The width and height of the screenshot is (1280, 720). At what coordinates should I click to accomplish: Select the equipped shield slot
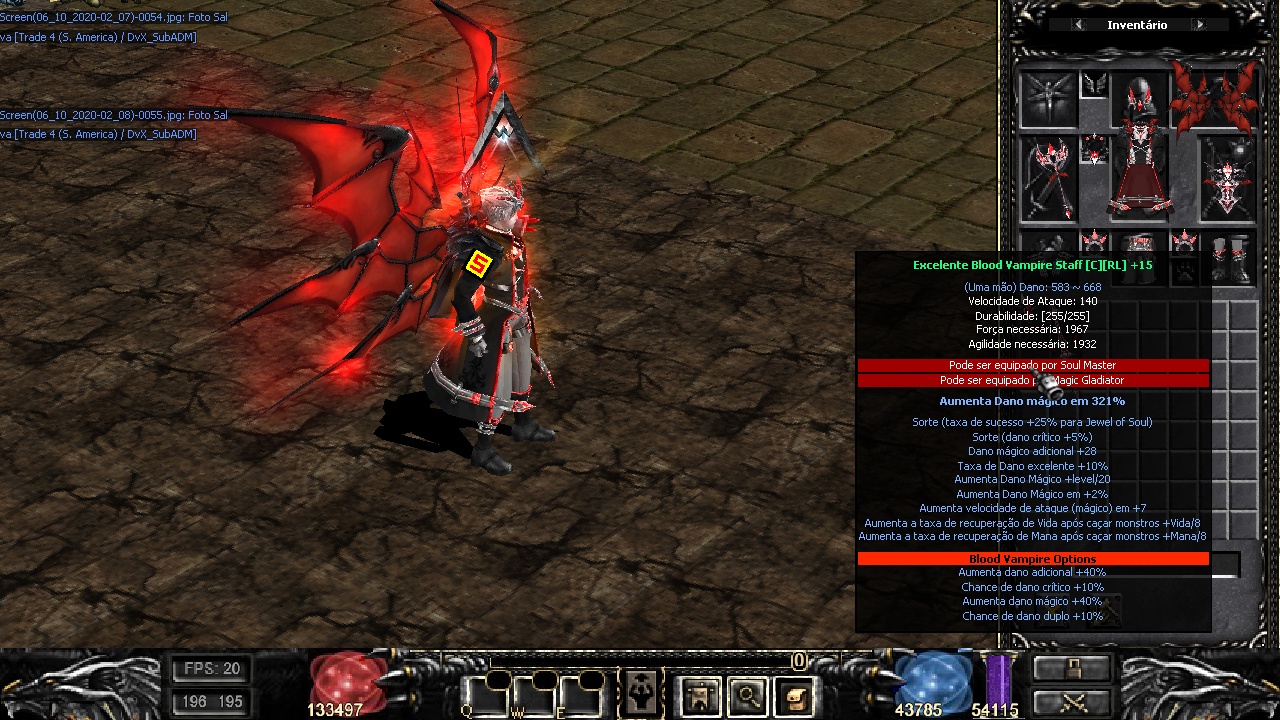(1228, 180)
